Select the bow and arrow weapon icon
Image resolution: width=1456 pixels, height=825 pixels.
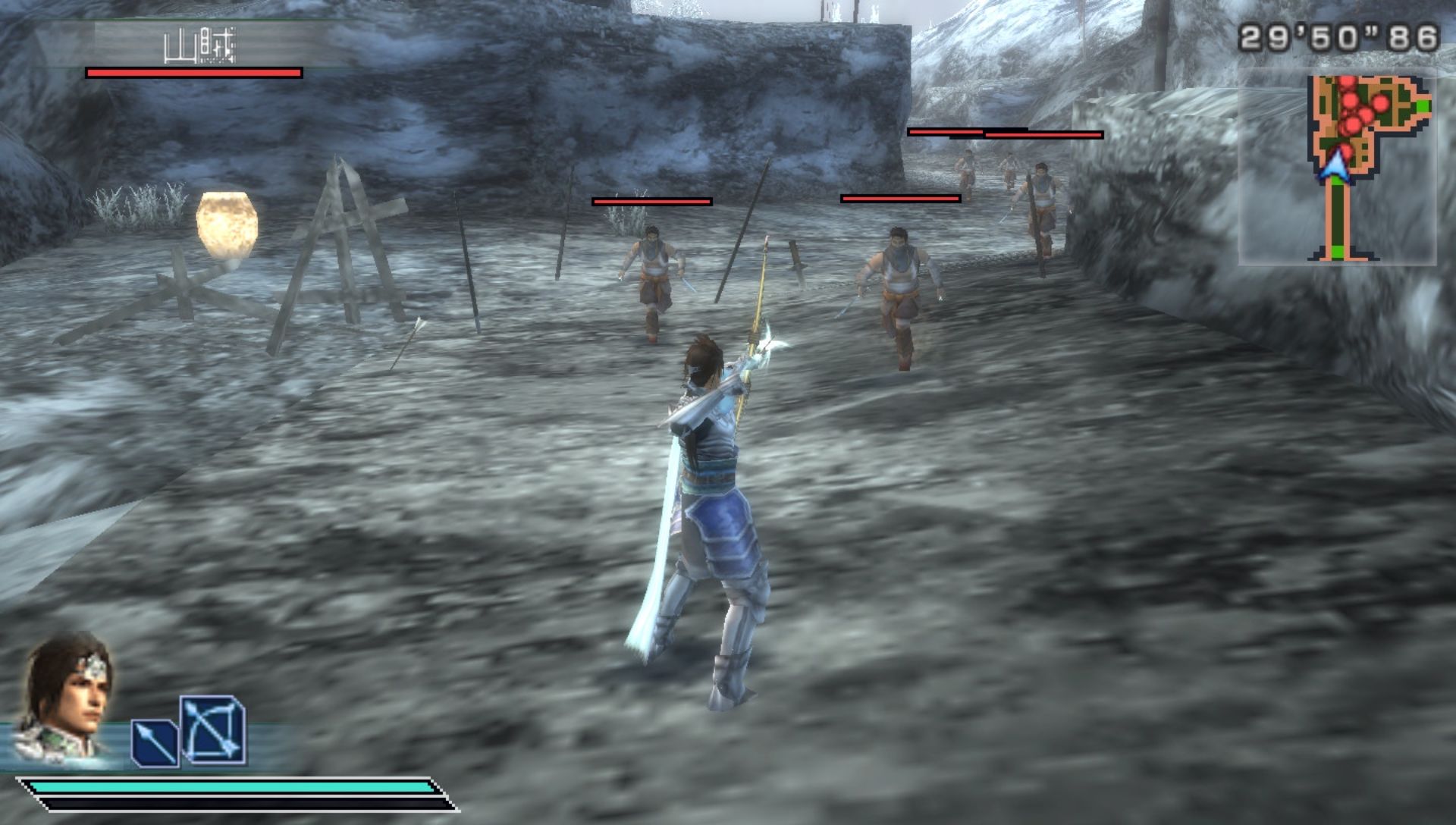click(x=213, y=730)
